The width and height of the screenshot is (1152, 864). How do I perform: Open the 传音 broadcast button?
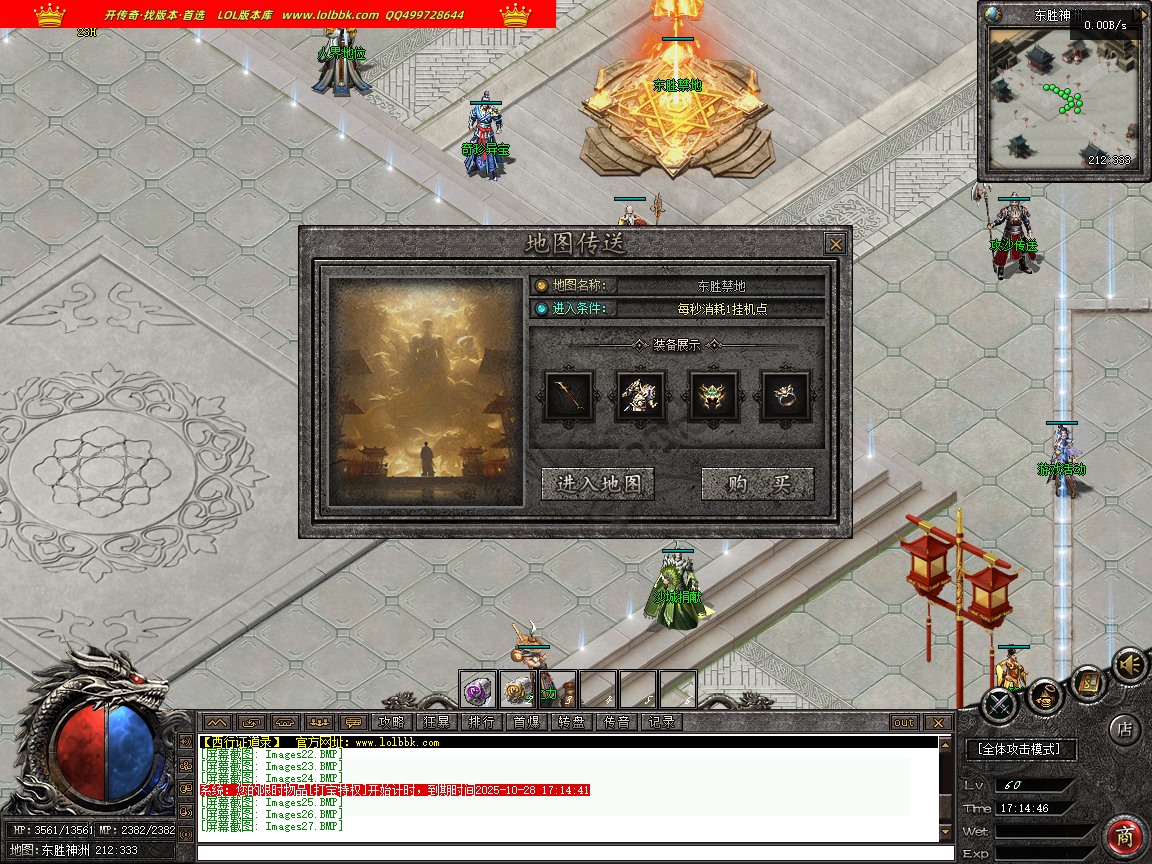(x=616, y=722)
